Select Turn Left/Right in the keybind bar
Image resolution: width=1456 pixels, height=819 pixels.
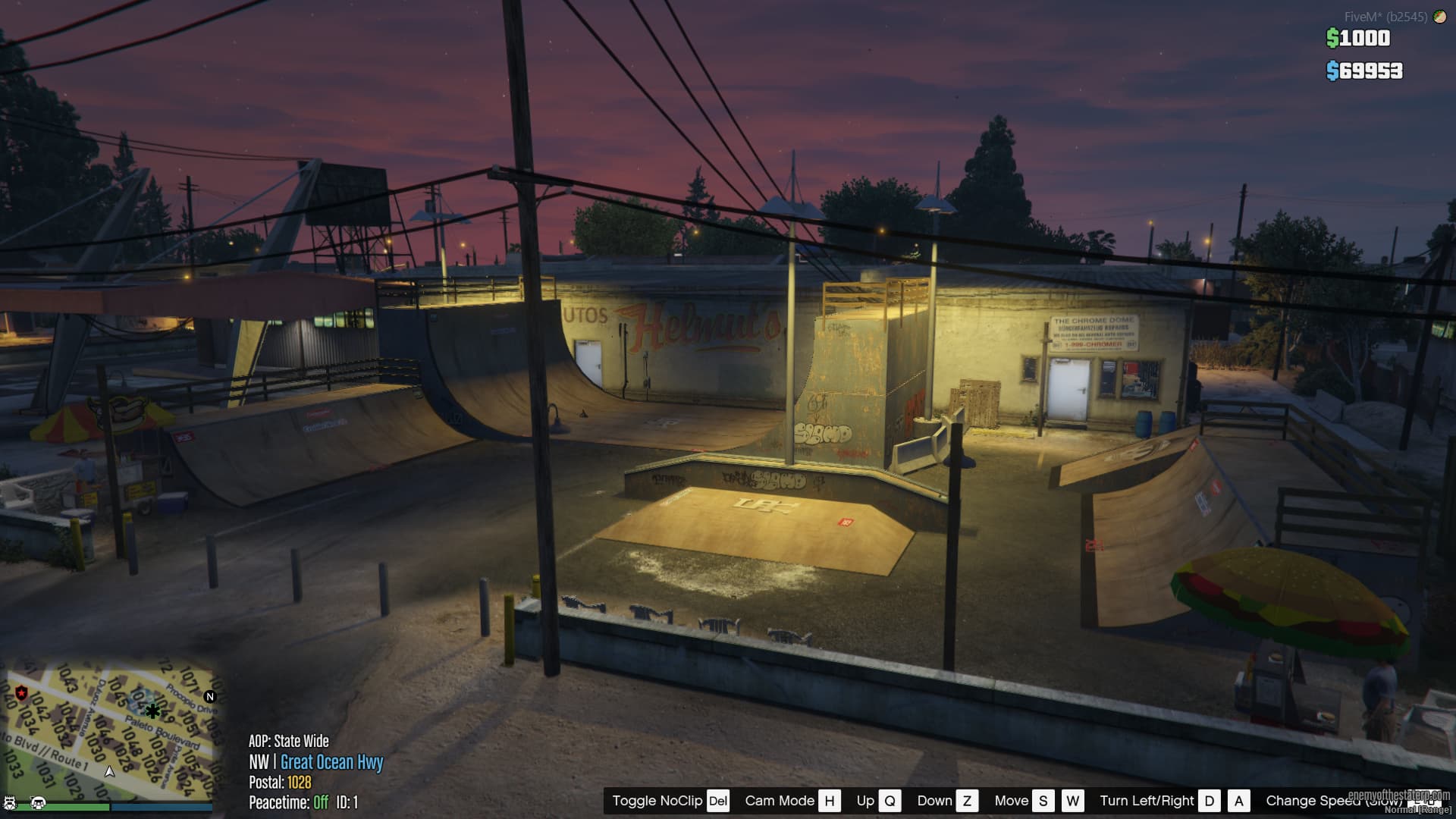pos(1147,801)
